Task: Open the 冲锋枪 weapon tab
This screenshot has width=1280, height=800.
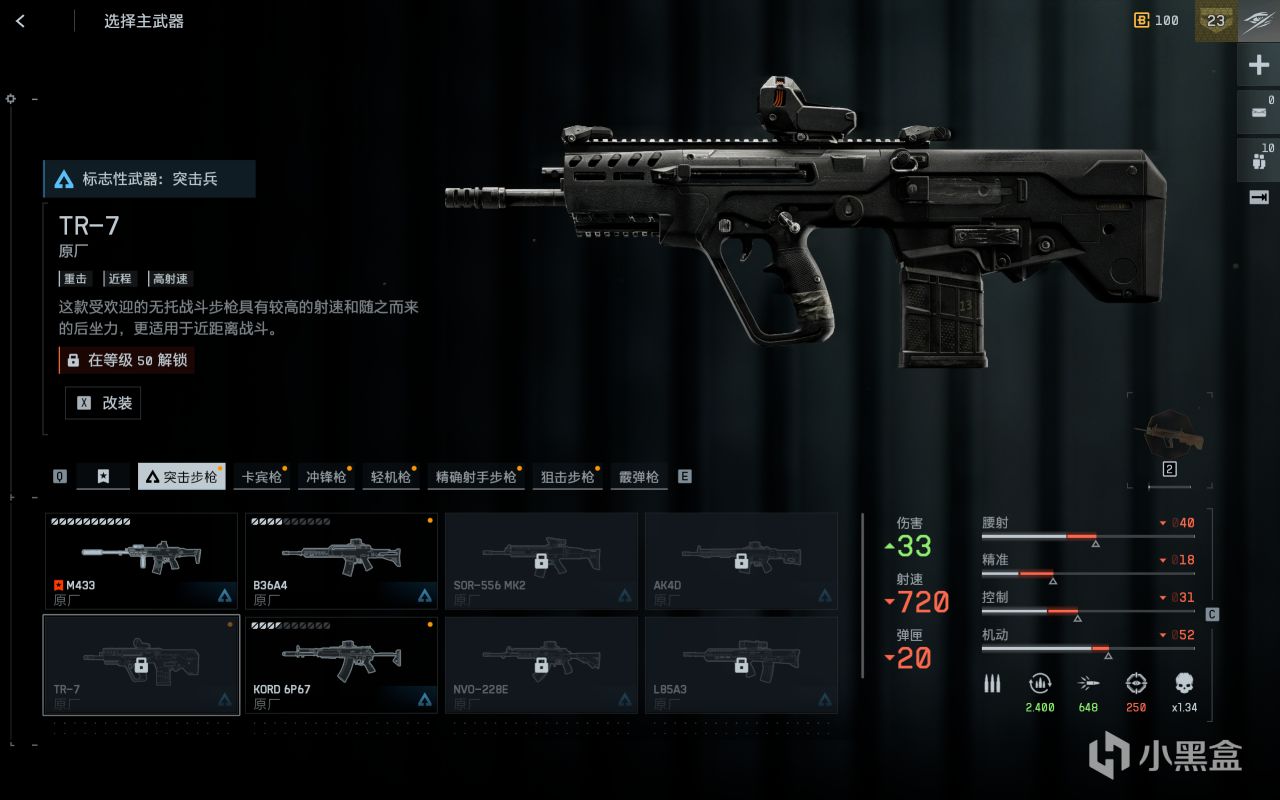Action: pos(326,477)
